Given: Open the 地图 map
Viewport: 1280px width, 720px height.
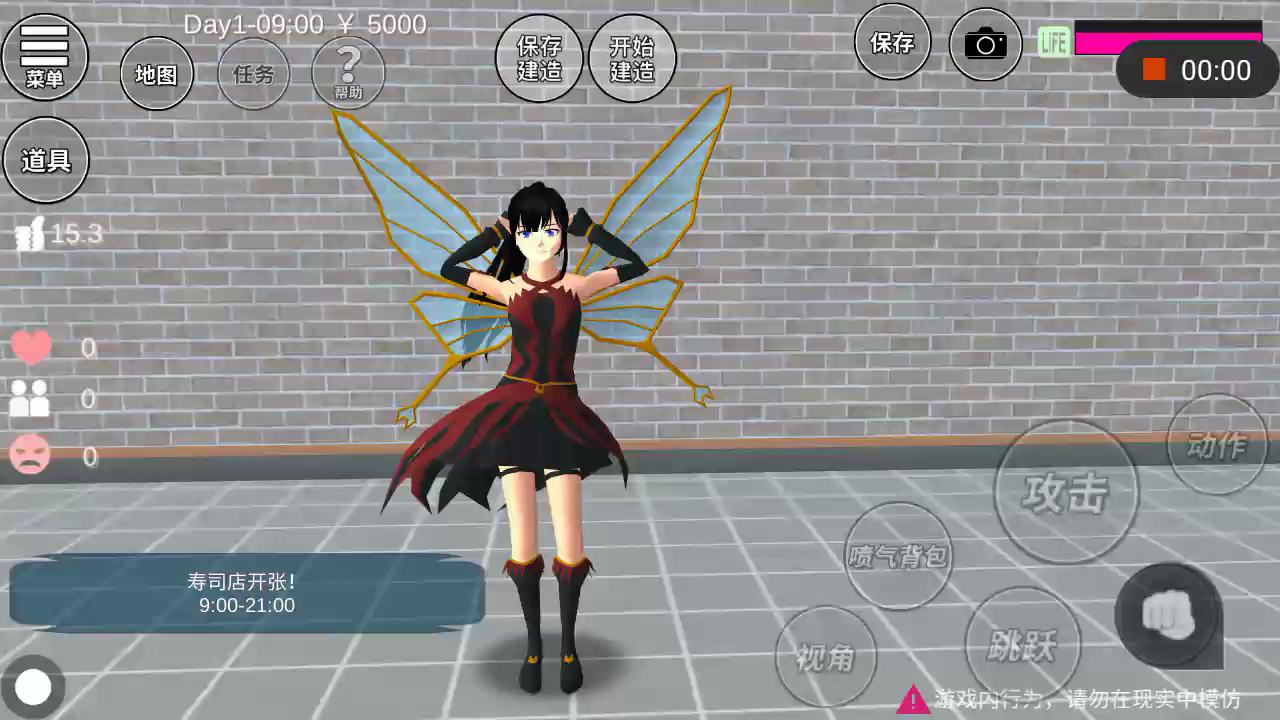Looking at the screenshot, I should (156, 74).
